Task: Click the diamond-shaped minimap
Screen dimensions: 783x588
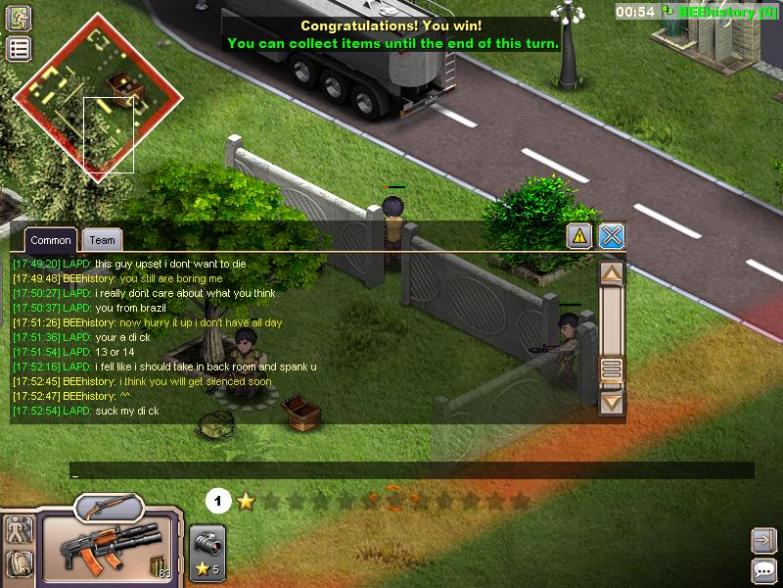Action: pyautogui.click(x=97, y=95)
